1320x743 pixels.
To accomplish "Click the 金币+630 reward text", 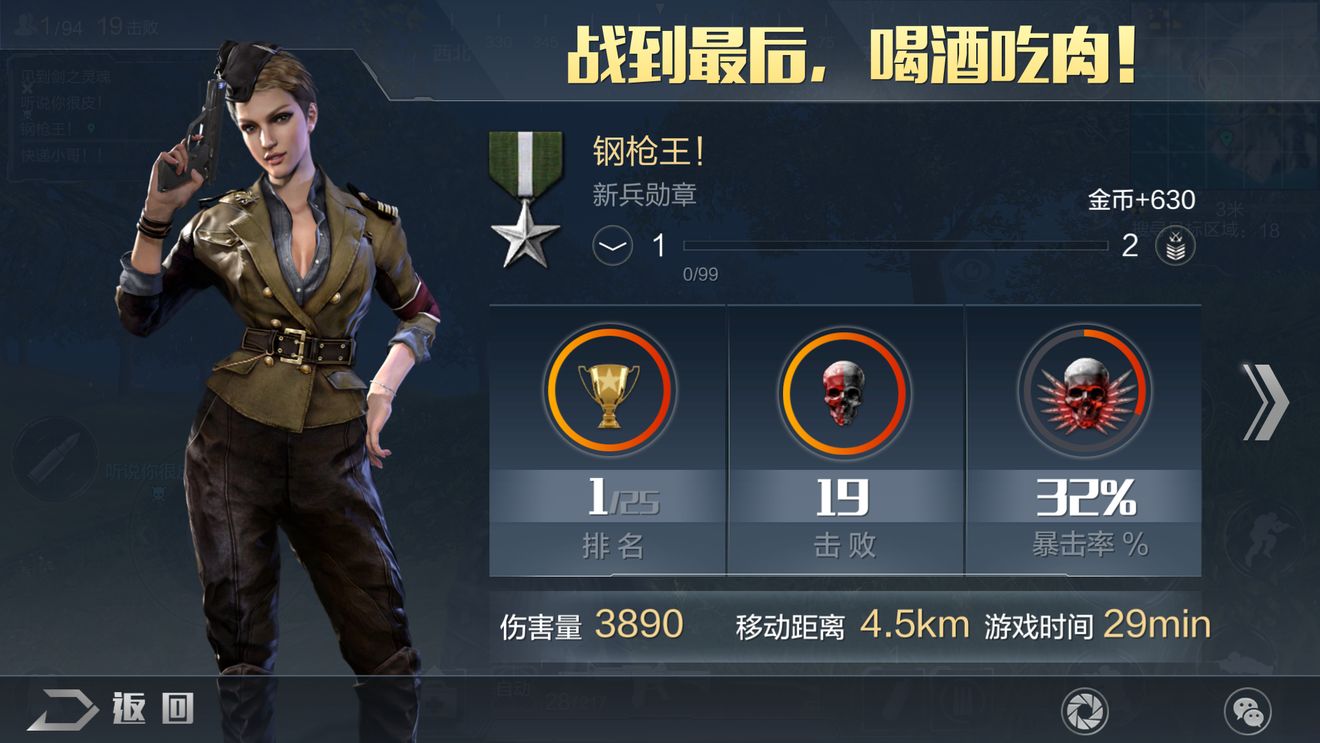I will pyautogui.click(x=1143, y=201).
